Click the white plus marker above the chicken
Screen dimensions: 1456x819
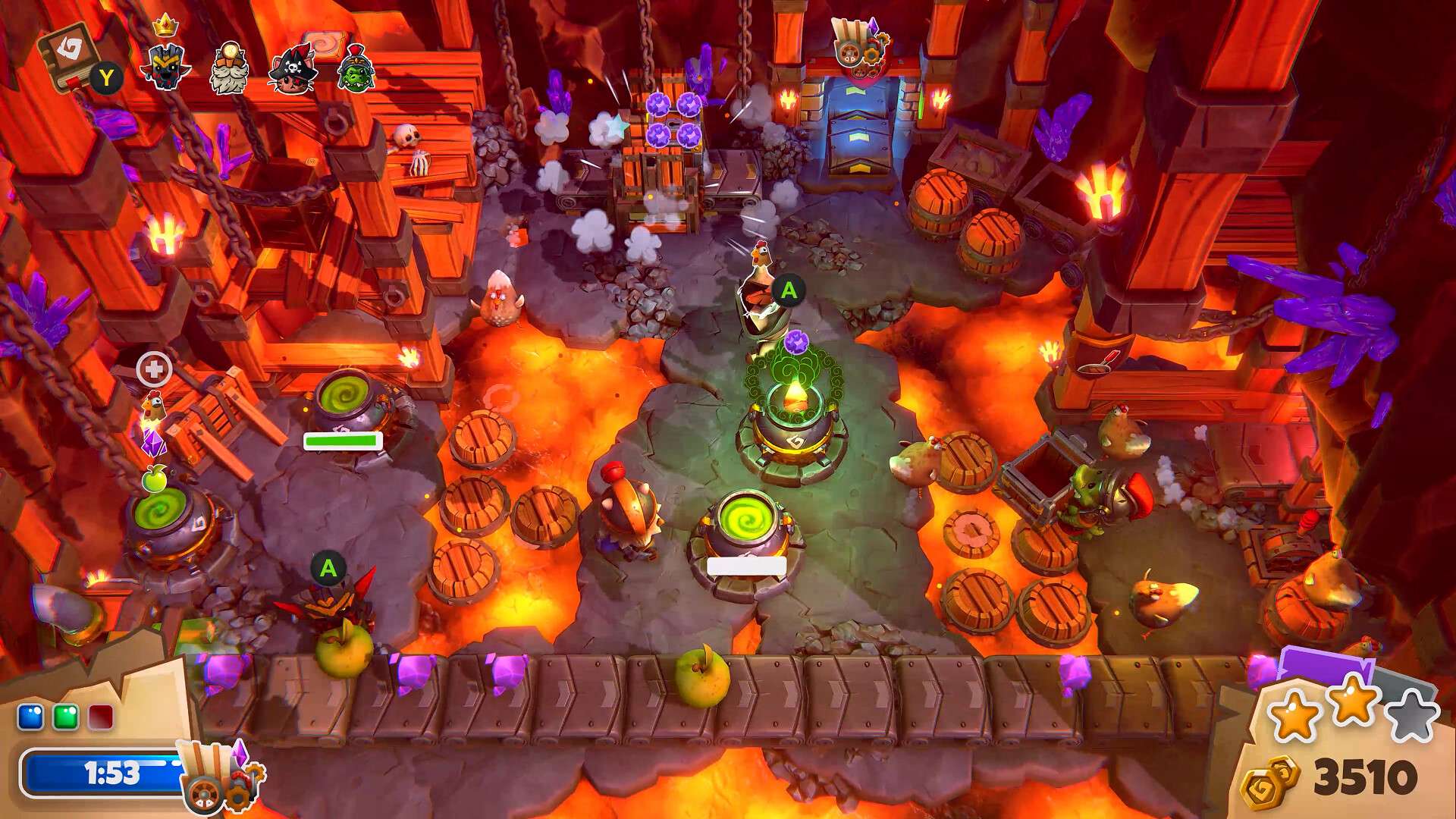154,369
